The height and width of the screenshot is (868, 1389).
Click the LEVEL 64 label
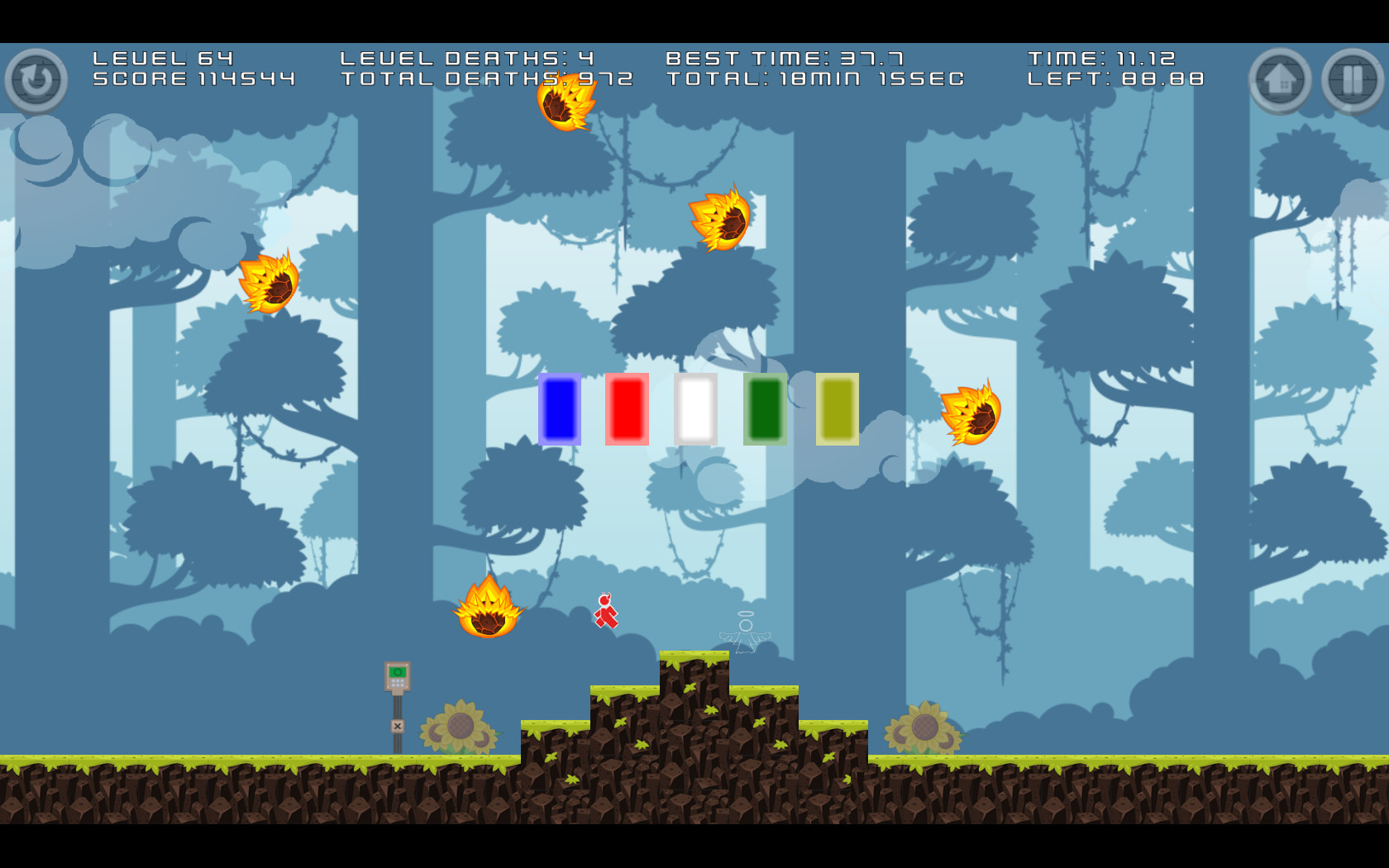[162, 58]
